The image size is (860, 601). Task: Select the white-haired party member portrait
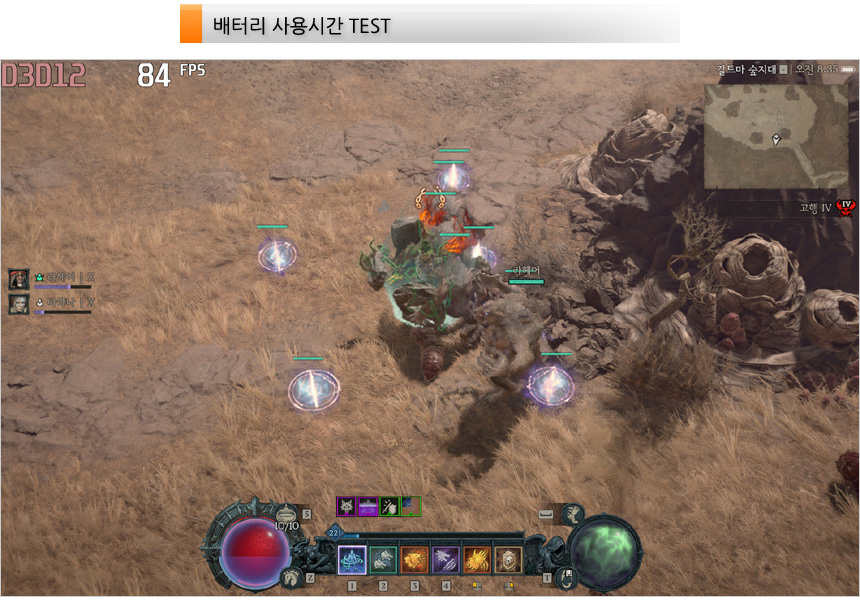click(x=19, y=303)
